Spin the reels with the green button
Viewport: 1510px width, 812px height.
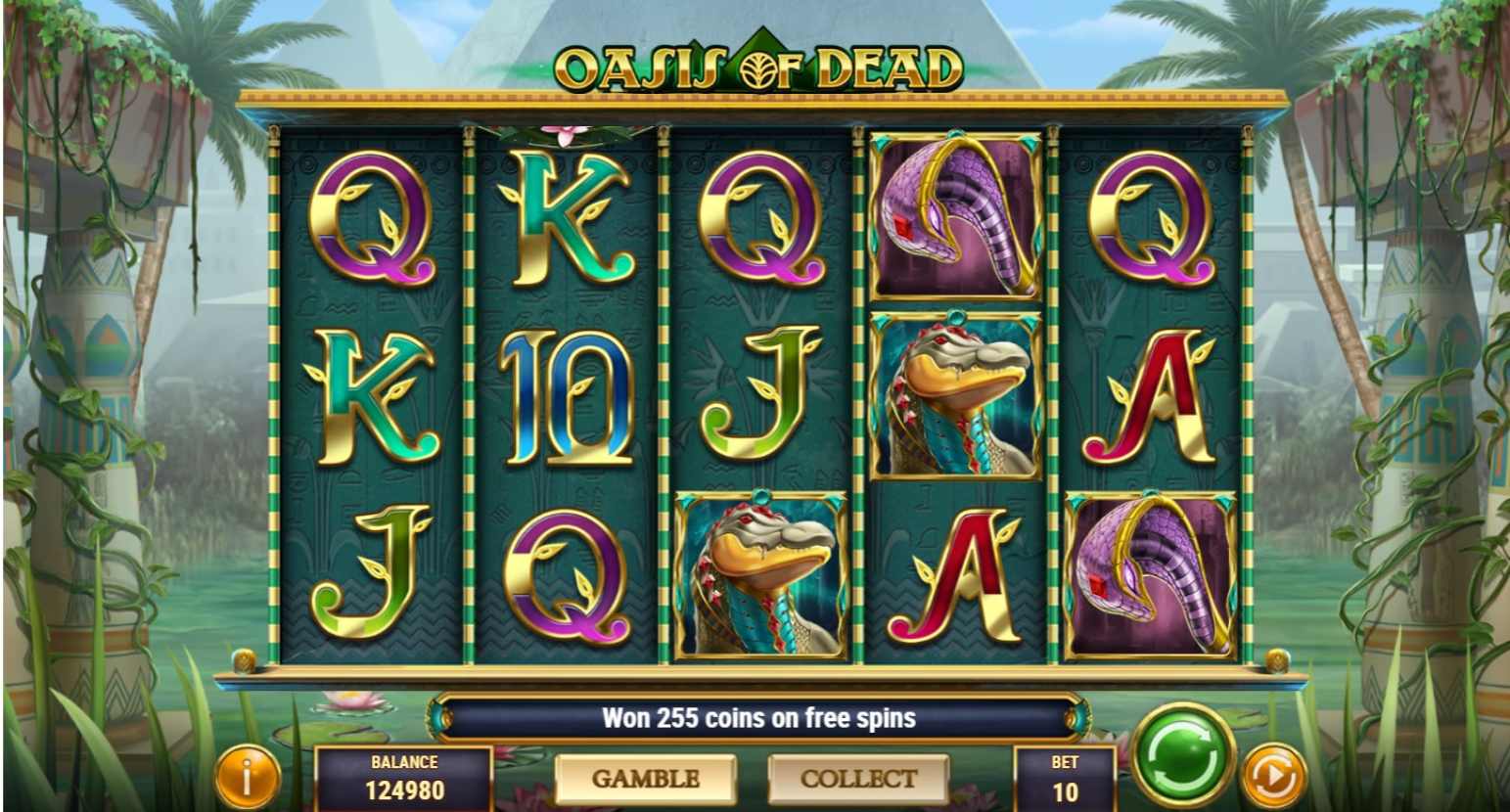1183,754
